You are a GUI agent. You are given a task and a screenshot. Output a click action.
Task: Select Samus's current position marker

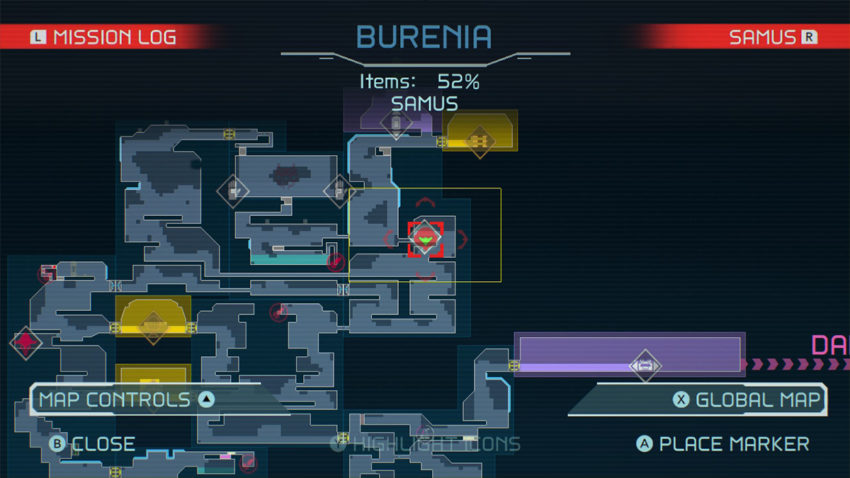pos(426,238)
